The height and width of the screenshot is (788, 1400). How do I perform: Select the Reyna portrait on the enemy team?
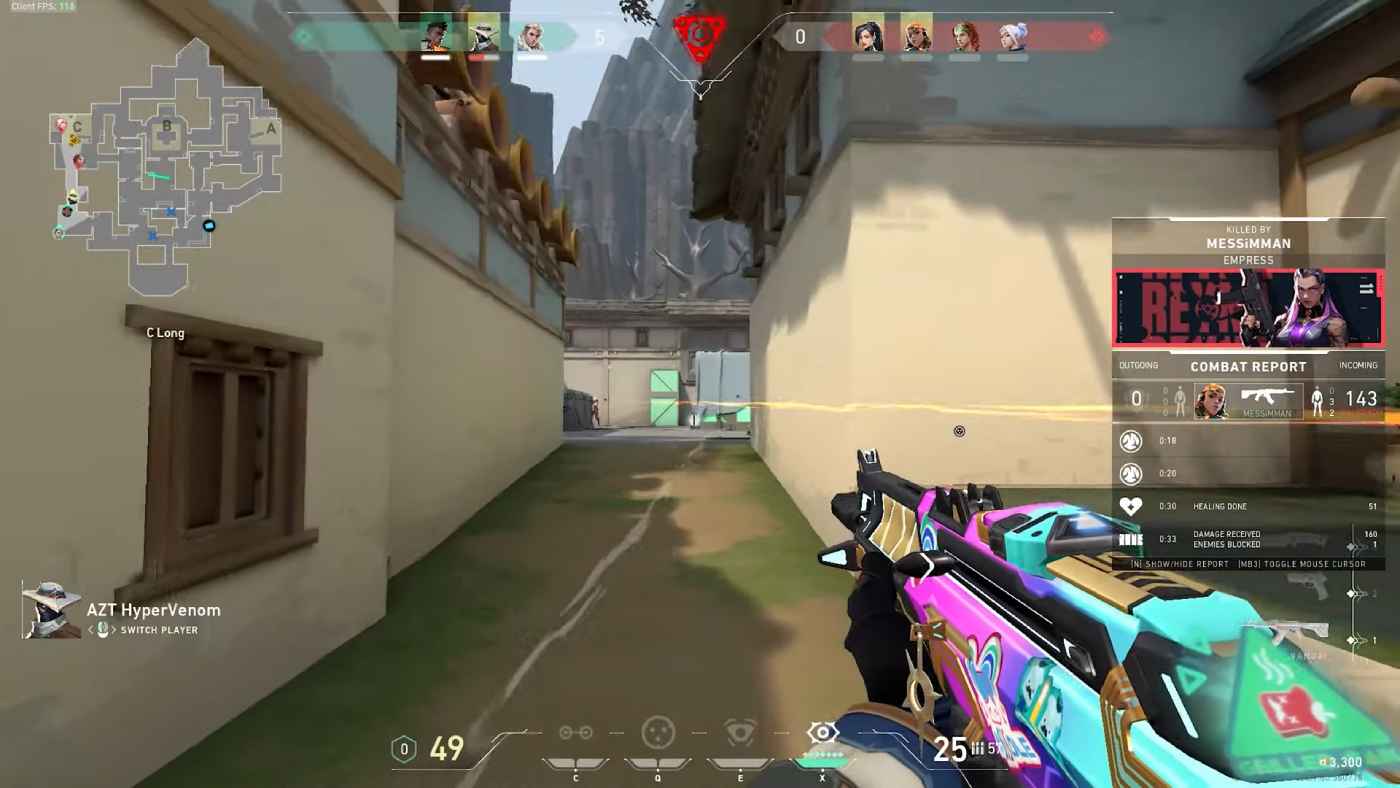pos(867,37)
